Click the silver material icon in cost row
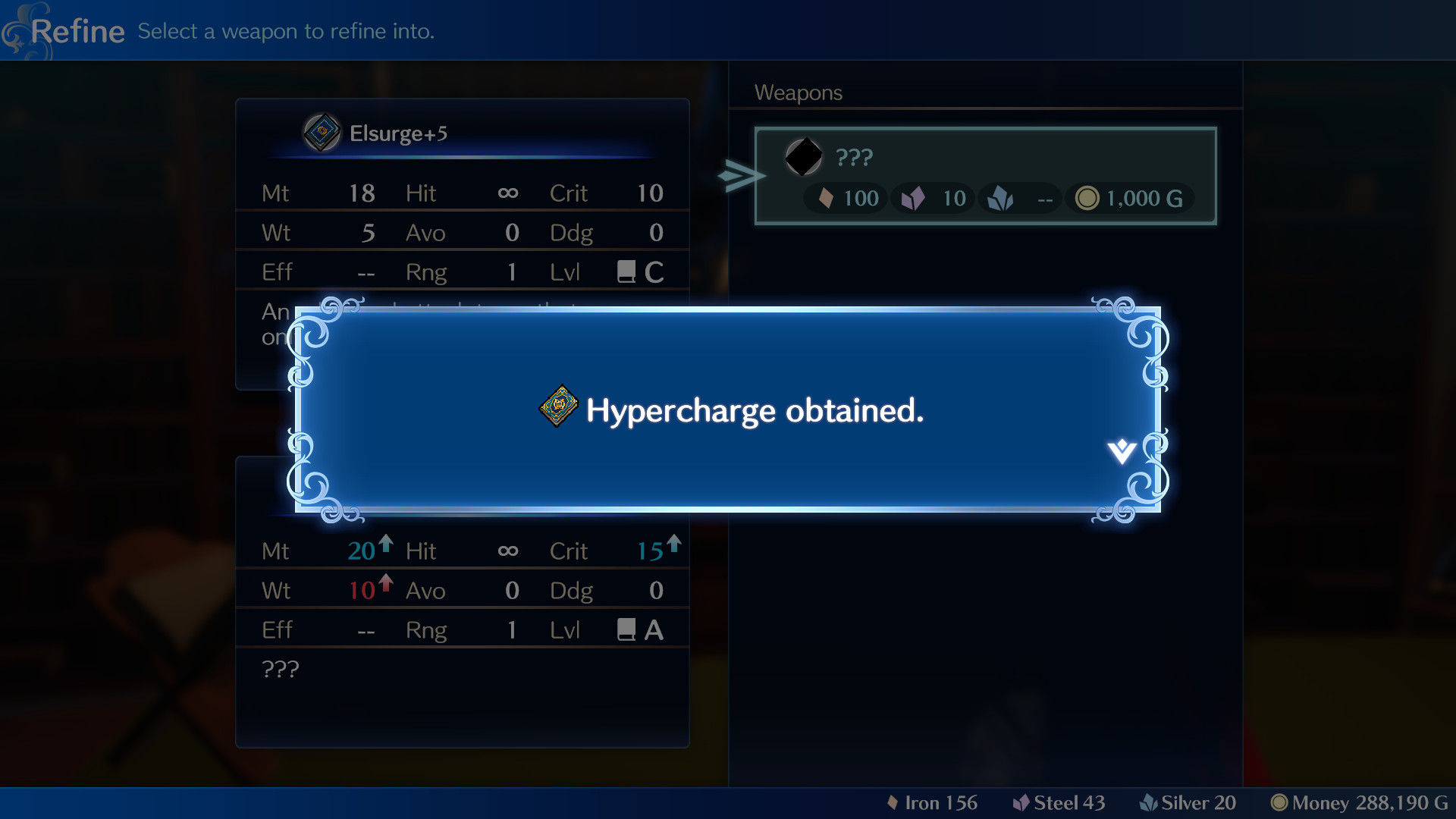This screenshot has height=819, width=1456. coord(1002,198)
